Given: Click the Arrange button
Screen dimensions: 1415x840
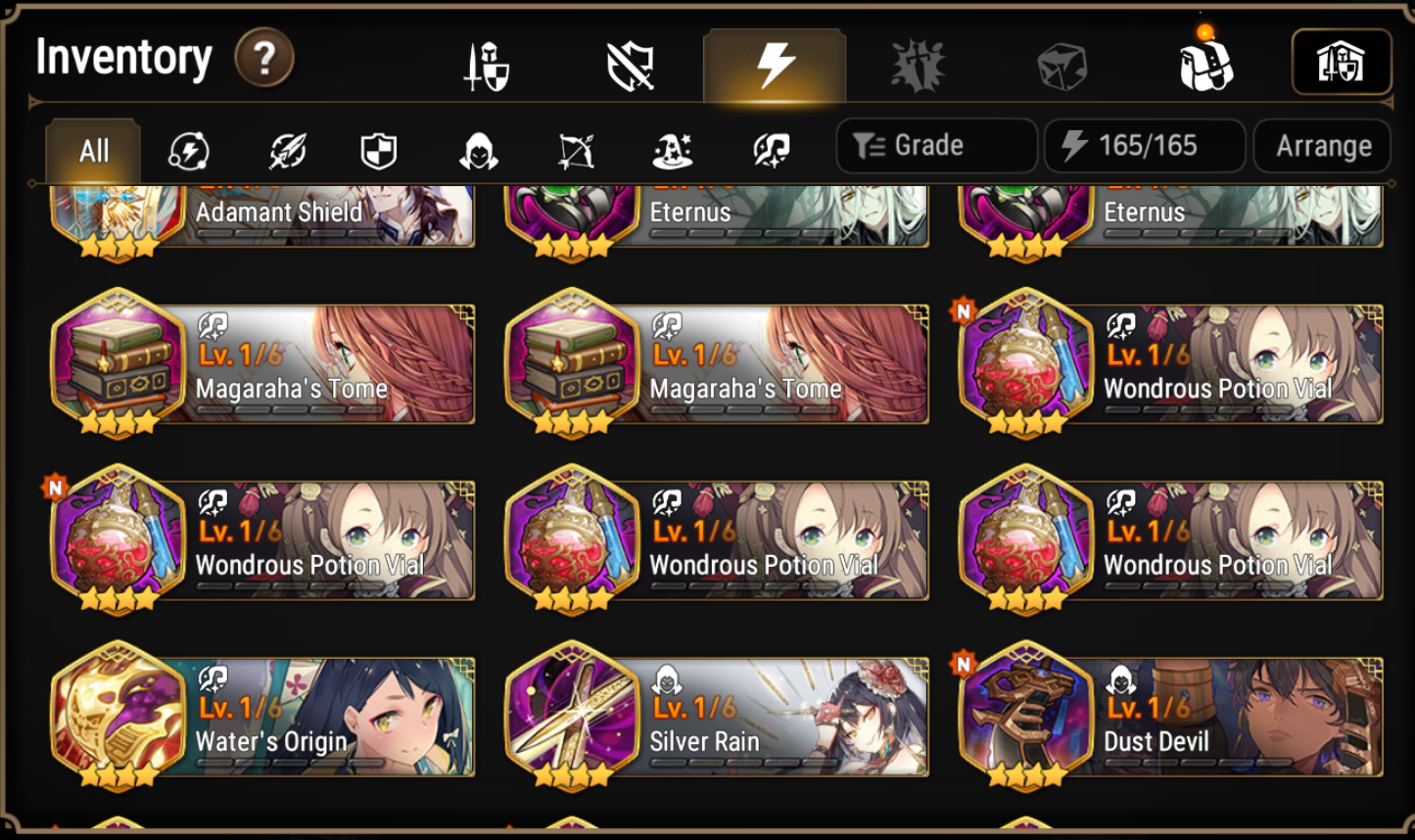Looking at the screenshot, I should coord(1321,145).
